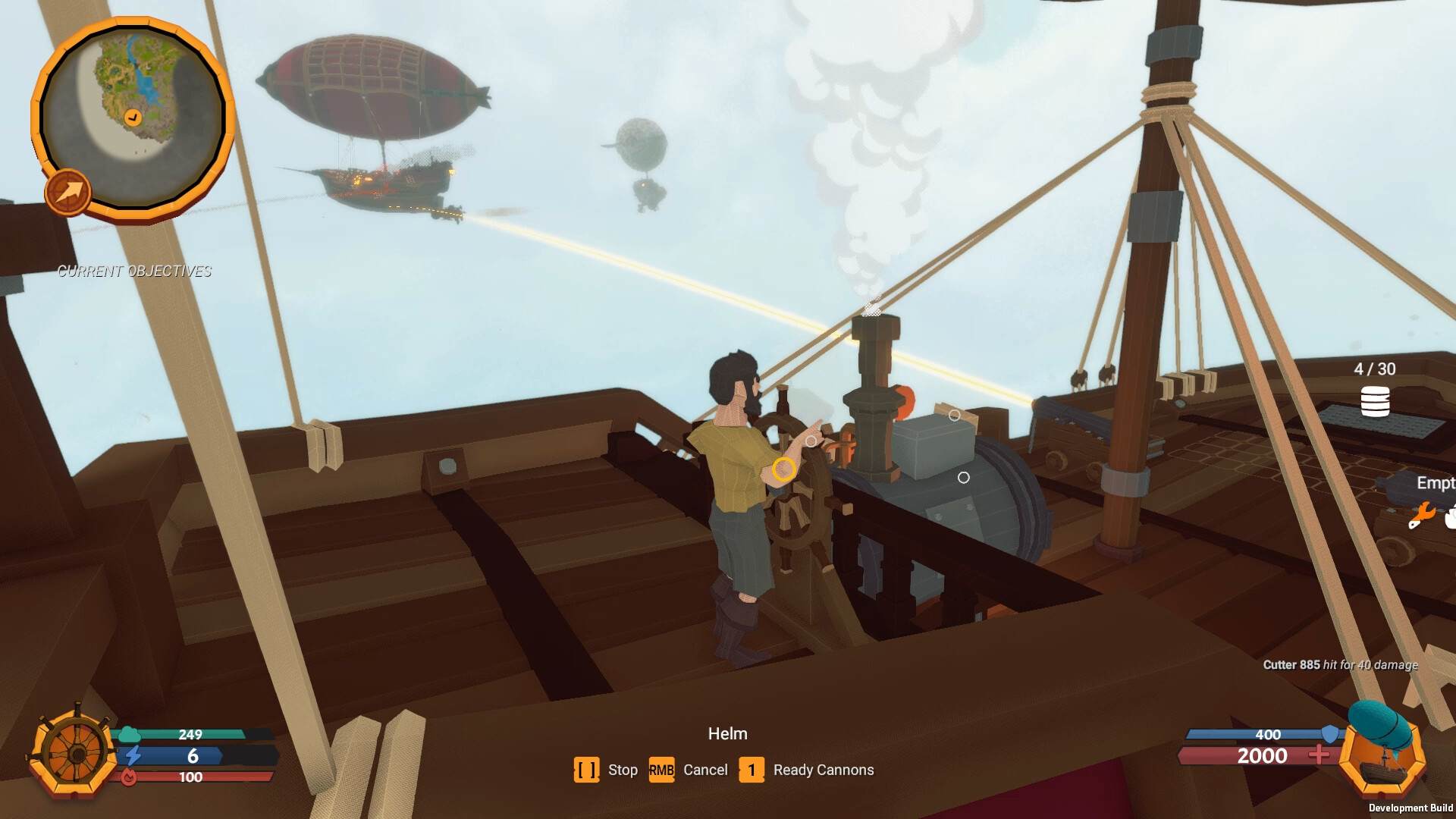
Task: Click the Empty cargo slot label
Action: tap(1436, 483)
